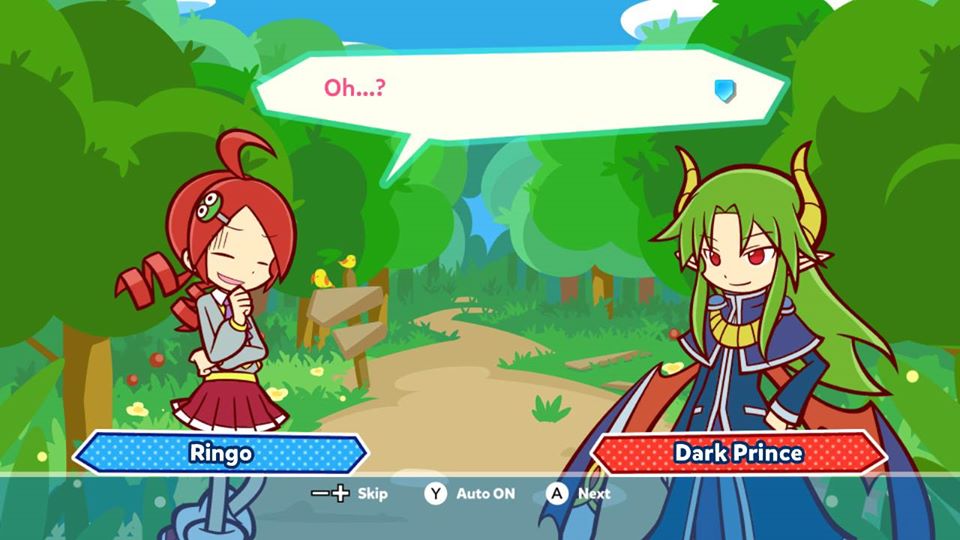Advance the dialogue using the Next label
This screenshot has width=960, height=540.
[593, 493]
